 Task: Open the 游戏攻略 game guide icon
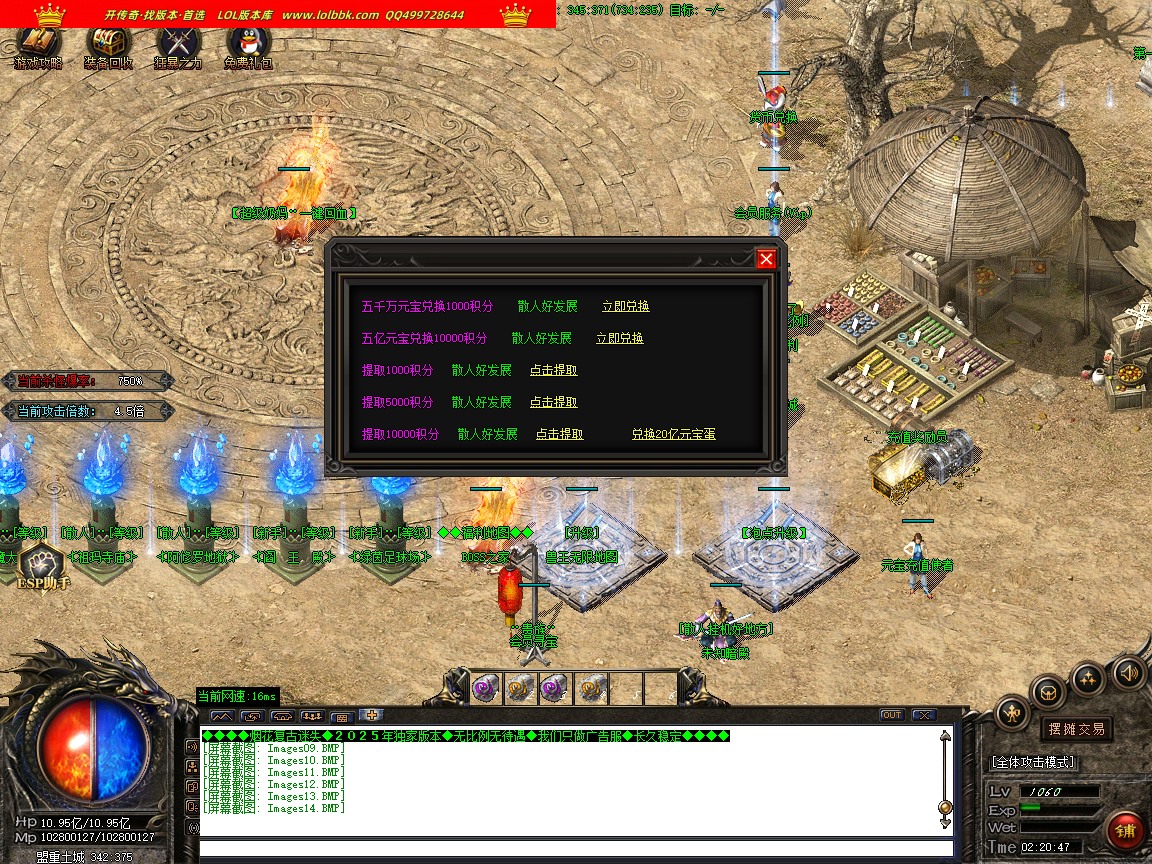(x=38, y=45)
